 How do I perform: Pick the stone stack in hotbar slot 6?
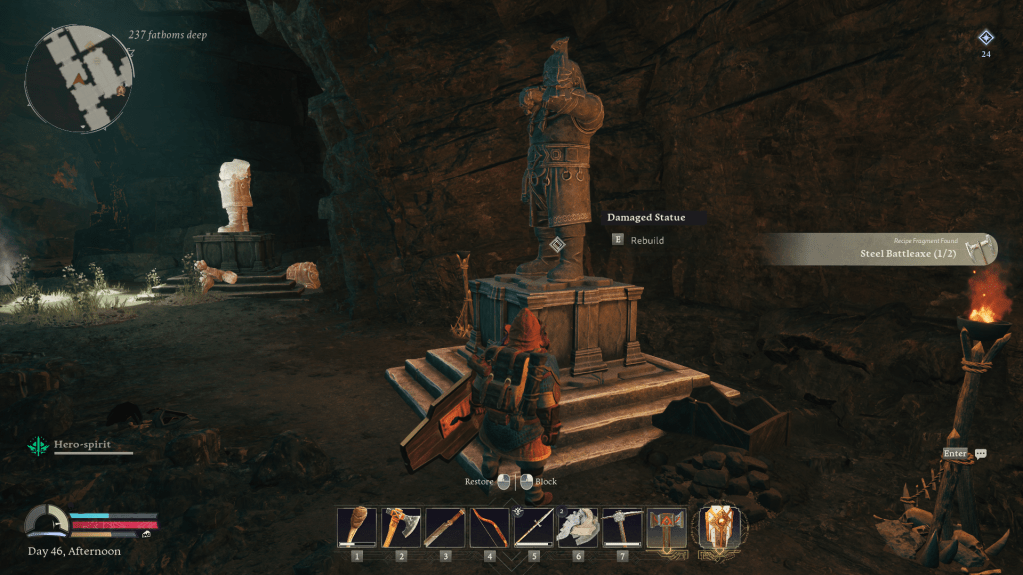[578, 527]
